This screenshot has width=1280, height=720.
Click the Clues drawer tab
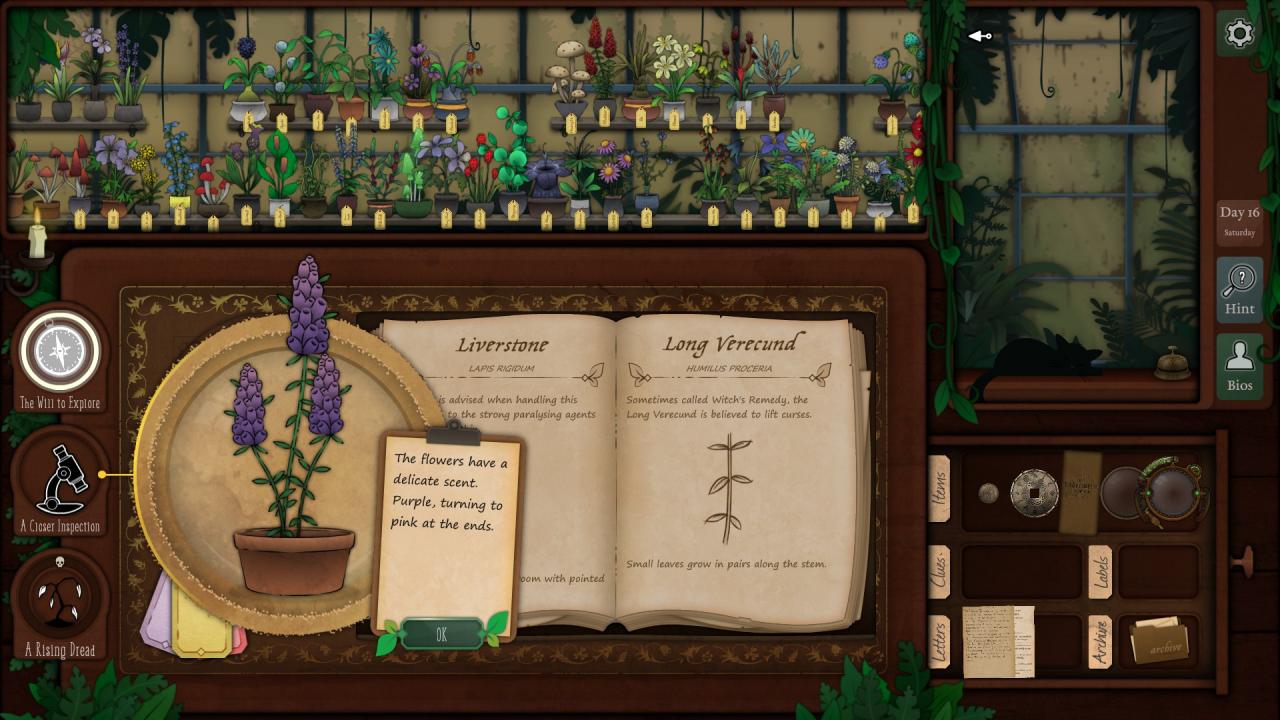point(939,572)
